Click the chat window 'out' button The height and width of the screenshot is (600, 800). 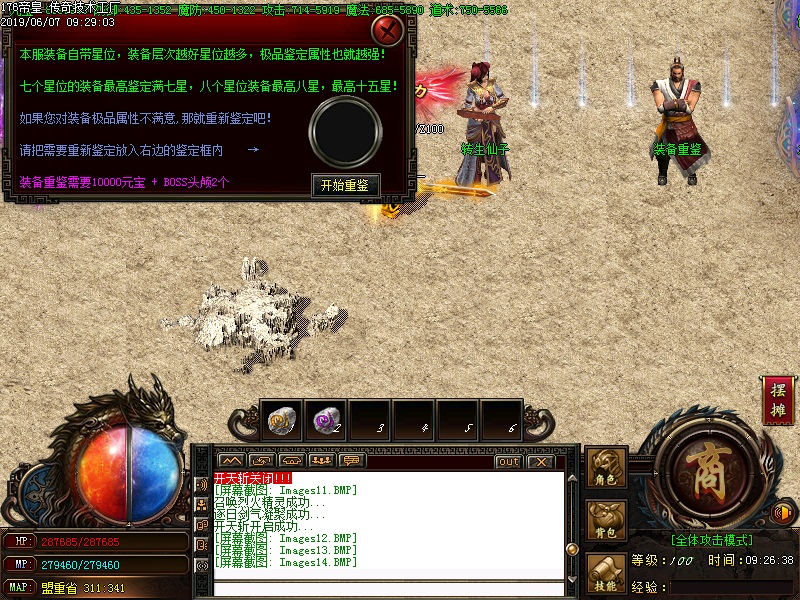(x=508, y=461)
